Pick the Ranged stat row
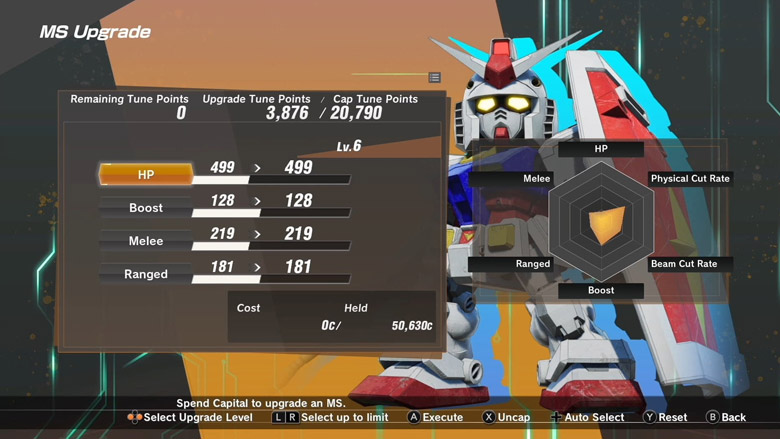This screenshot has width=780, height=439. pyautogui.click(x=146, y=274)
